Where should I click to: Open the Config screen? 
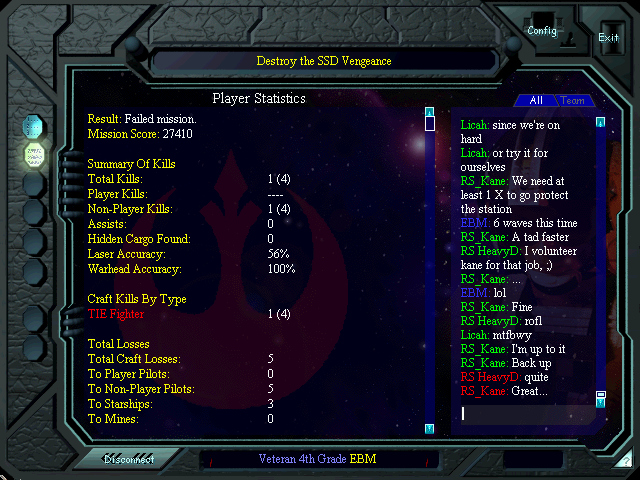(x=542, y=30)
